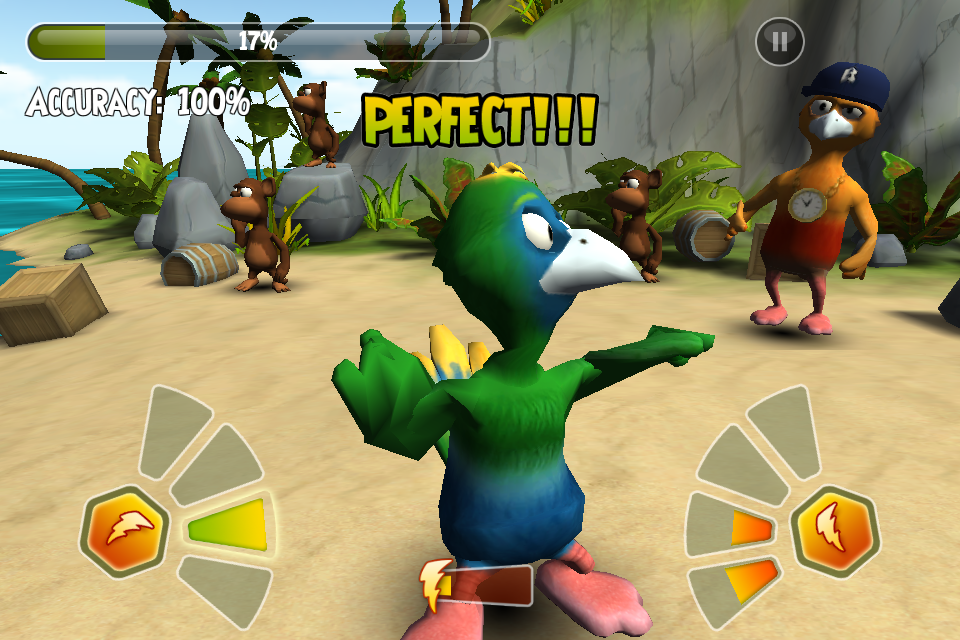Tap the left orange lightning hexagon button
Viewport: 960px width, 640px height.
tap(125, 529)
